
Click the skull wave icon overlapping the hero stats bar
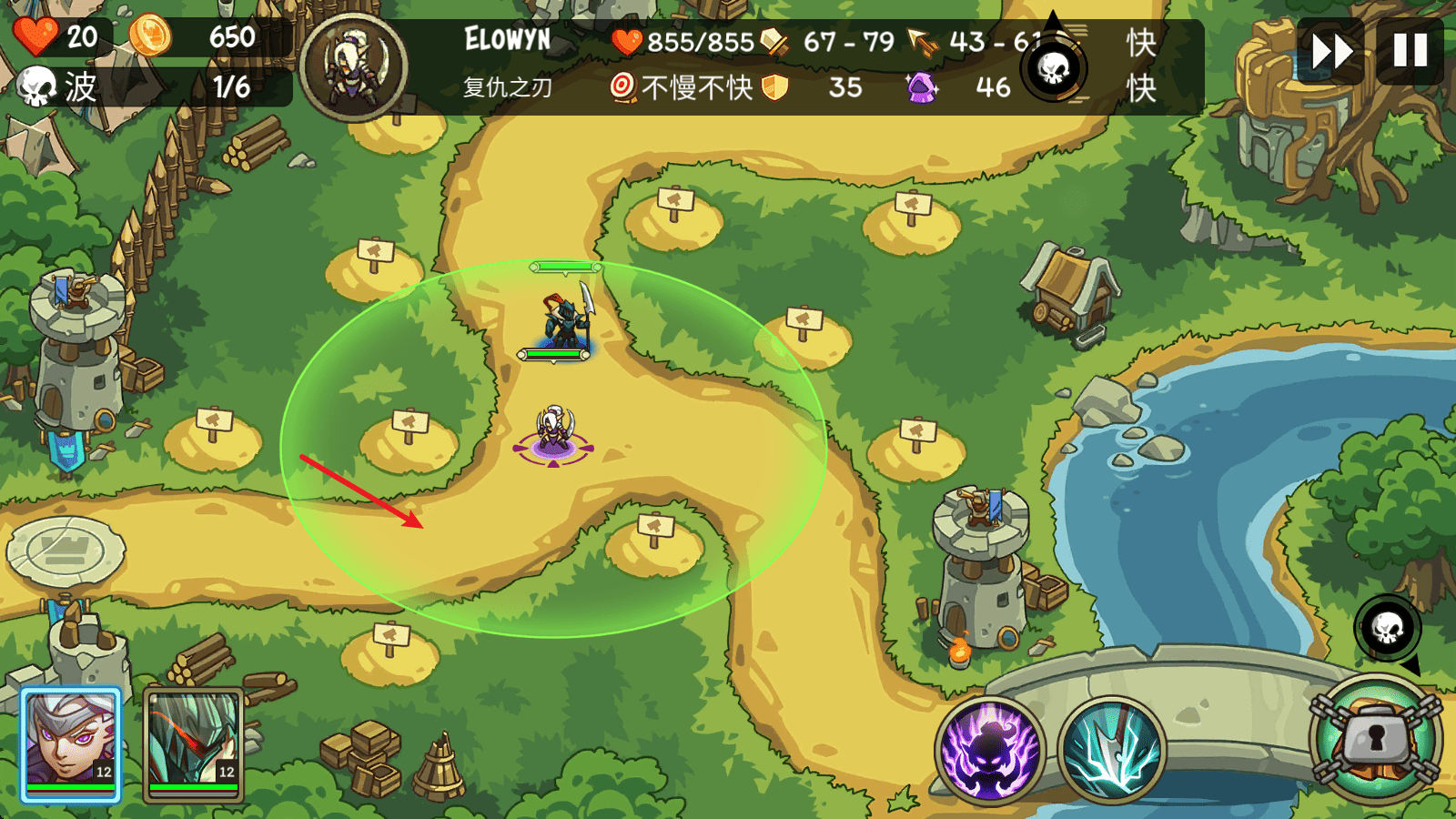tap(1054, 68)
